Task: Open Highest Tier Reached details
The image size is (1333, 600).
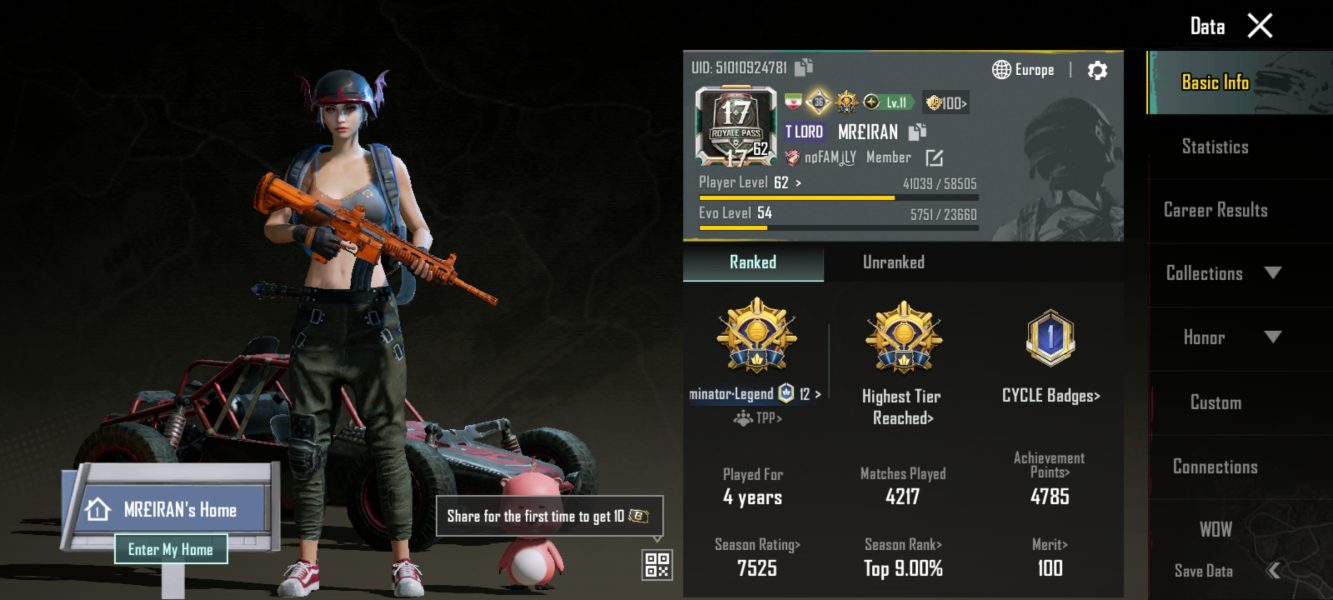Action: coord(902,406)
